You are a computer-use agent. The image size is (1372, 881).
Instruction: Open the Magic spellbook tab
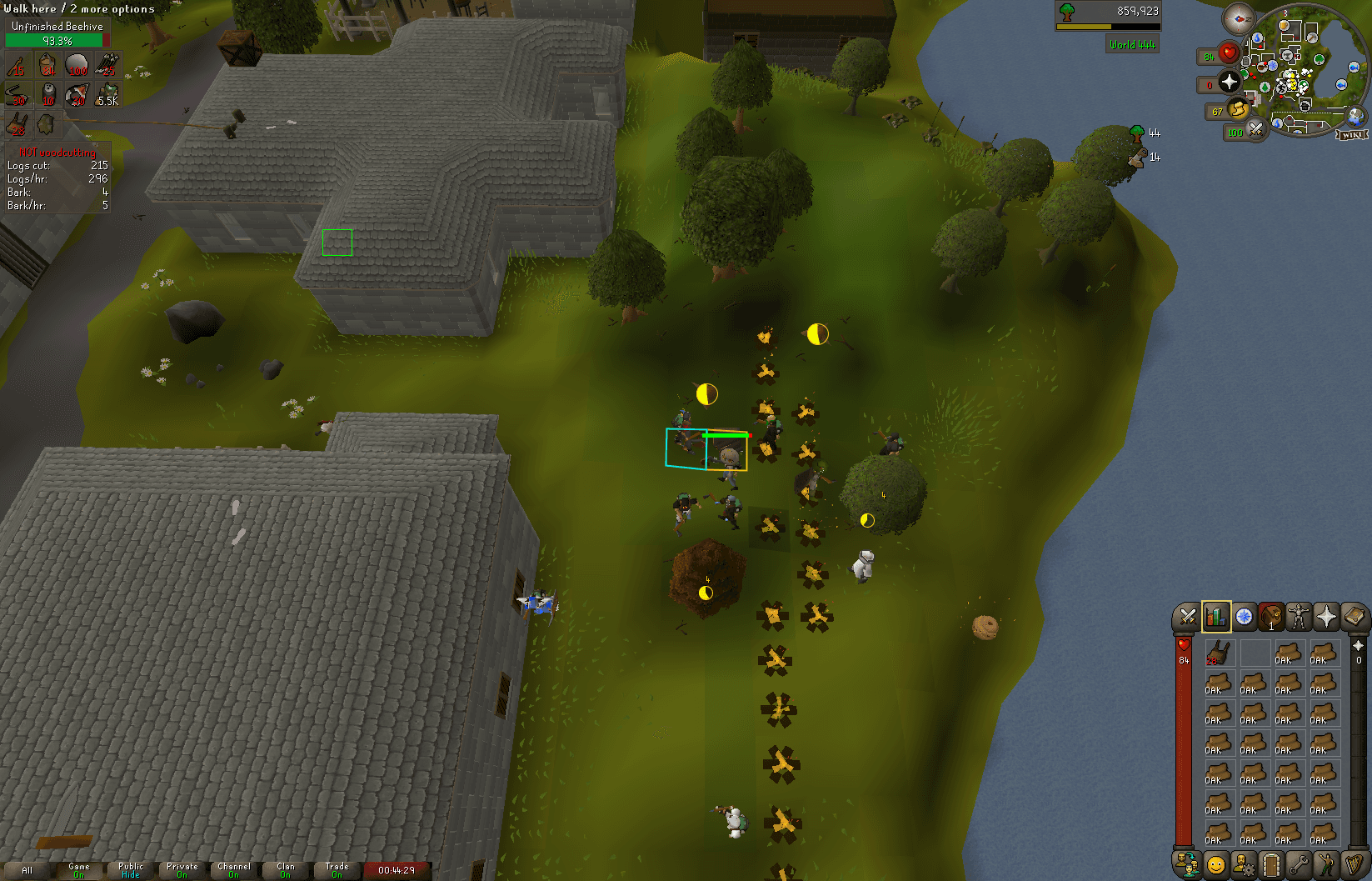coord(1355,617)
